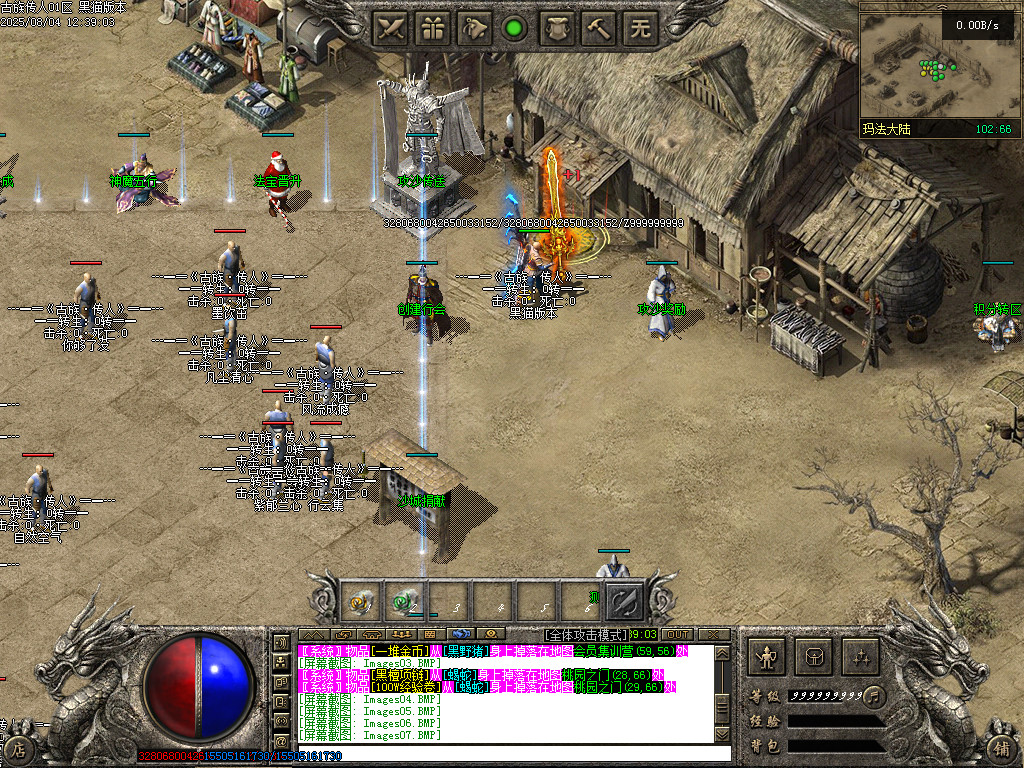
Task: Open the armor equipment icon
Action: pyautogui.click(x=557, y=28)
